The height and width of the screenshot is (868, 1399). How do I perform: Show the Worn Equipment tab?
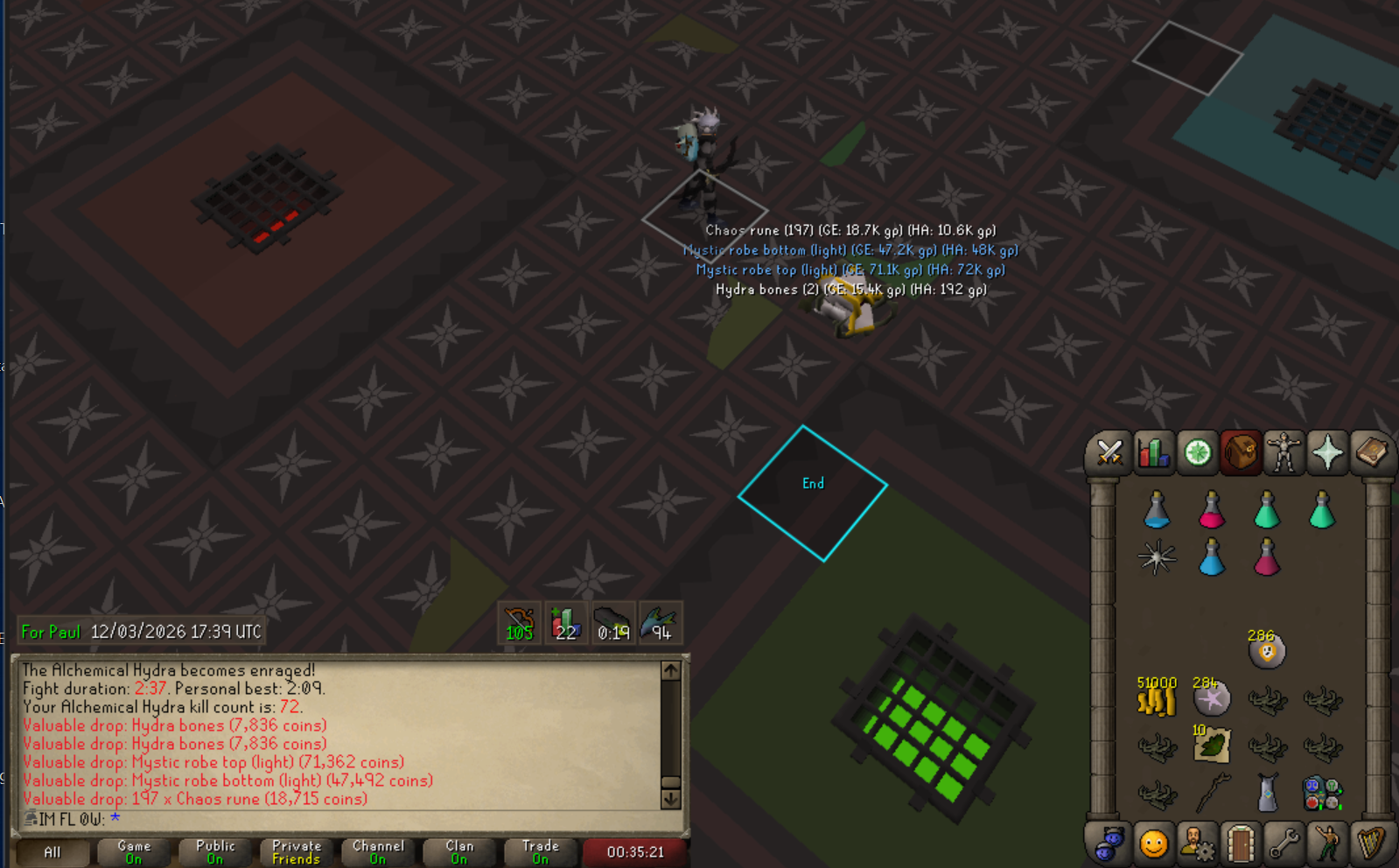click(x=1284, y=453)
